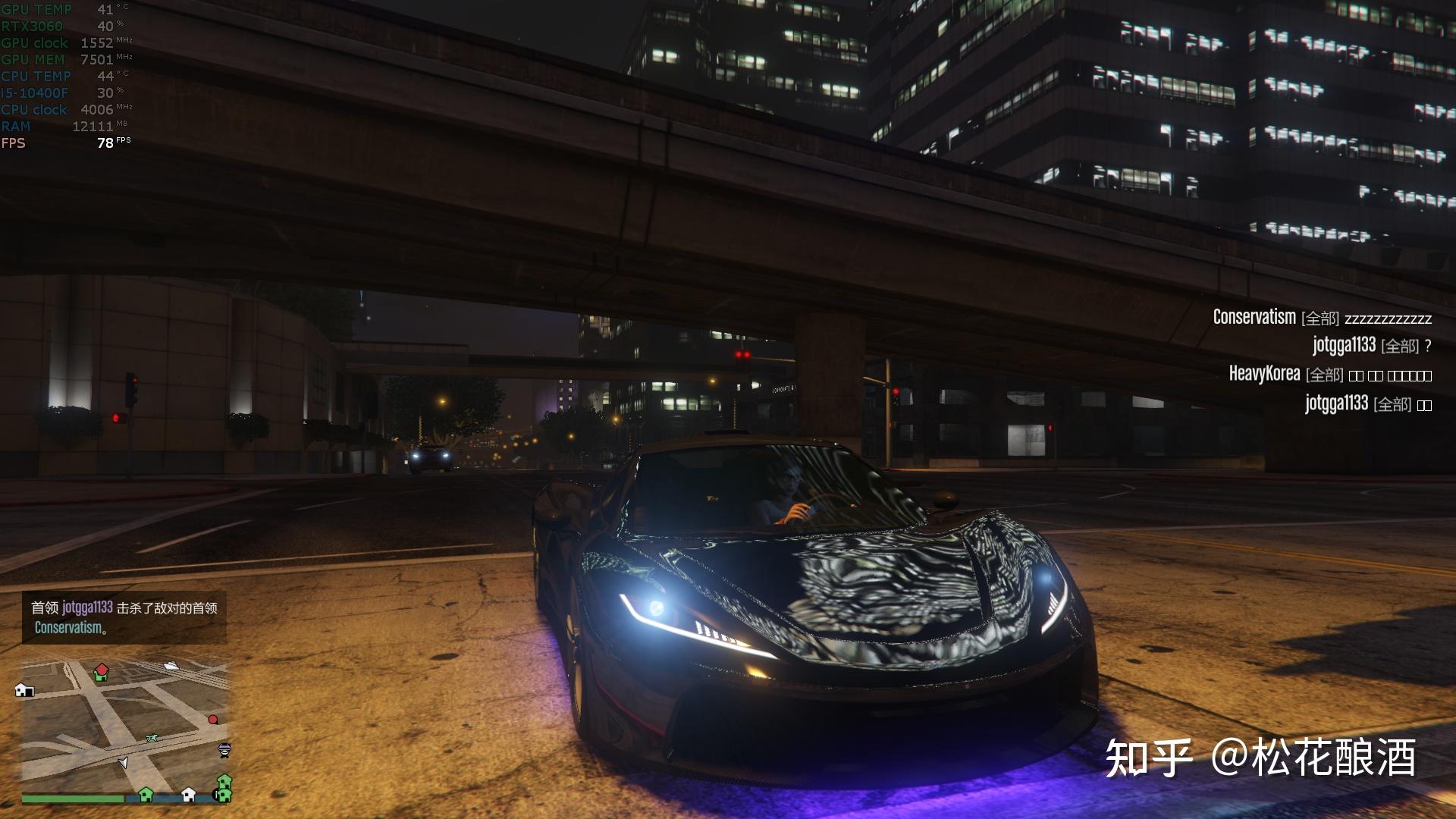This screenshot has width=1456, height=819.
Task: Click the white house icon near the health bar
Action: coord(187,795)
